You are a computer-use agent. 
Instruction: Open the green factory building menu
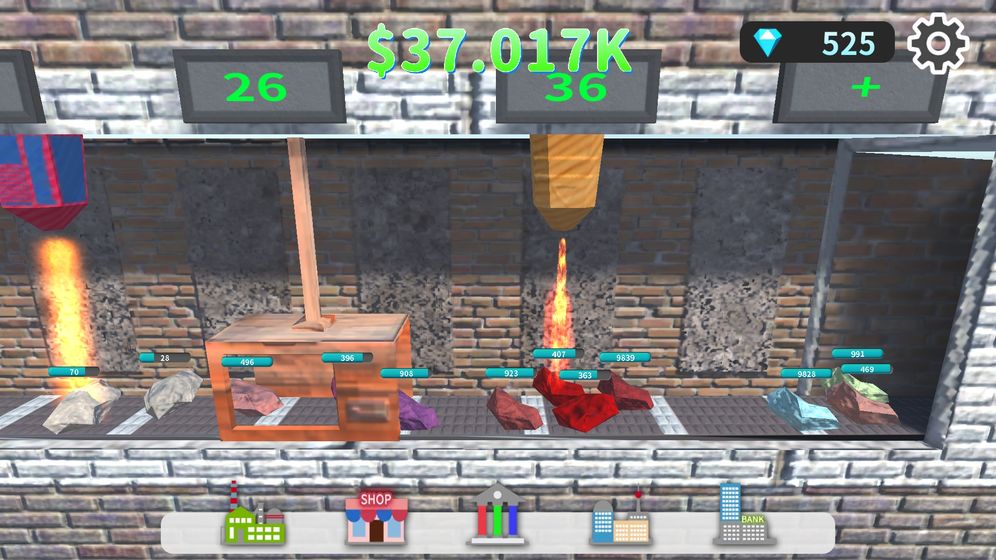coord(254,514)
